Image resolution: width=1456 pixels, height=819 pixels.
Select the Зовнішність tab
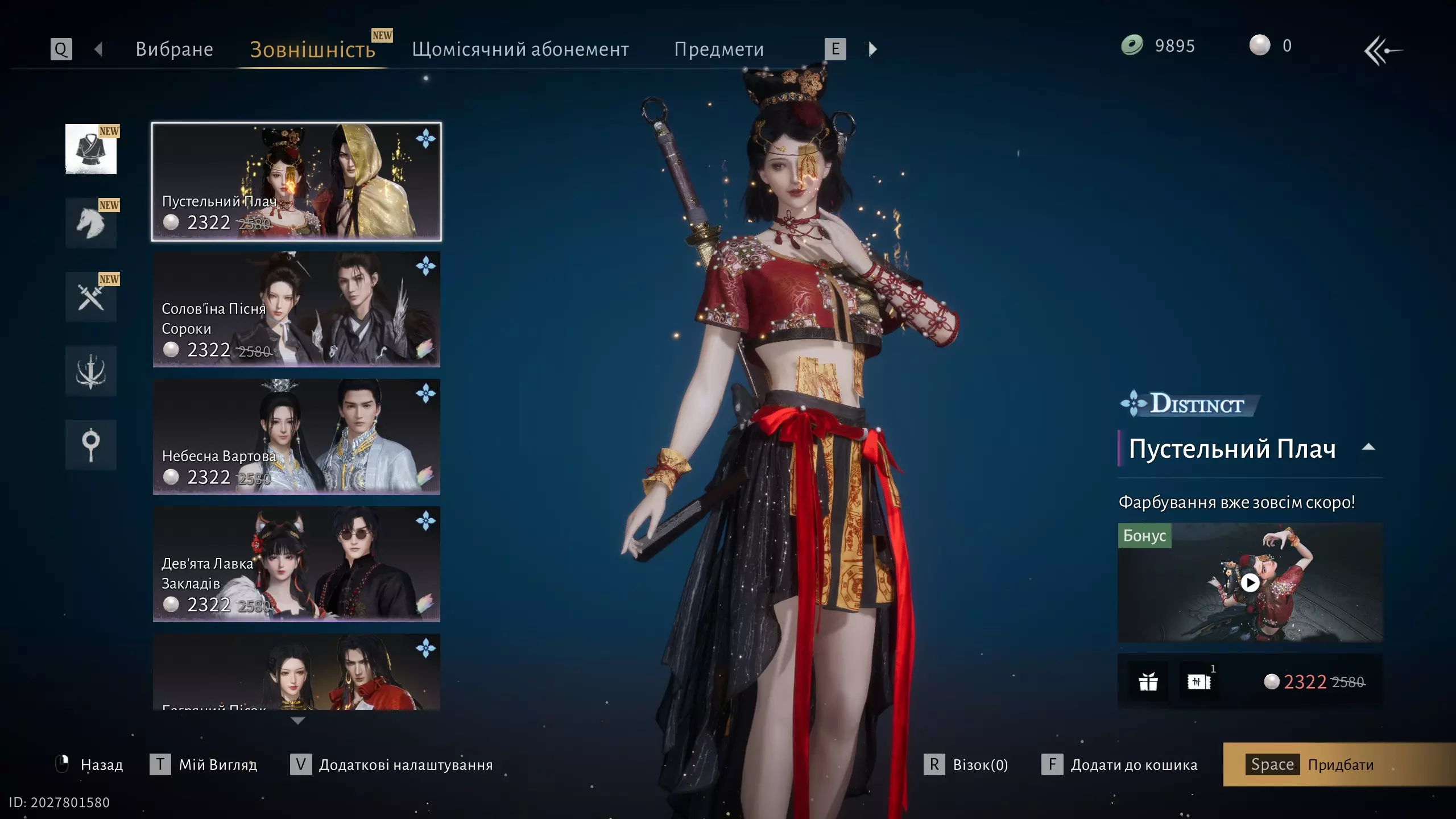[x=312, y=49]
